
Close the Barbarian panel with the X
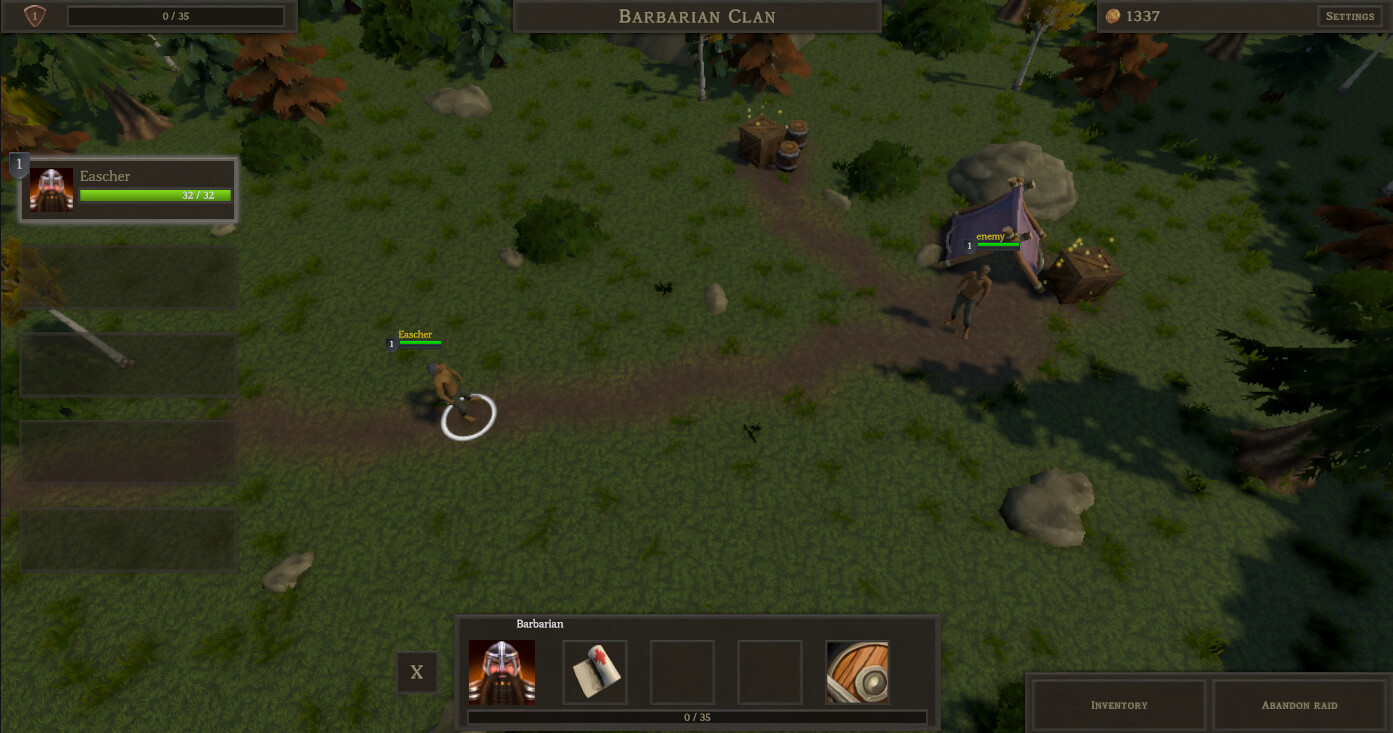417,672
